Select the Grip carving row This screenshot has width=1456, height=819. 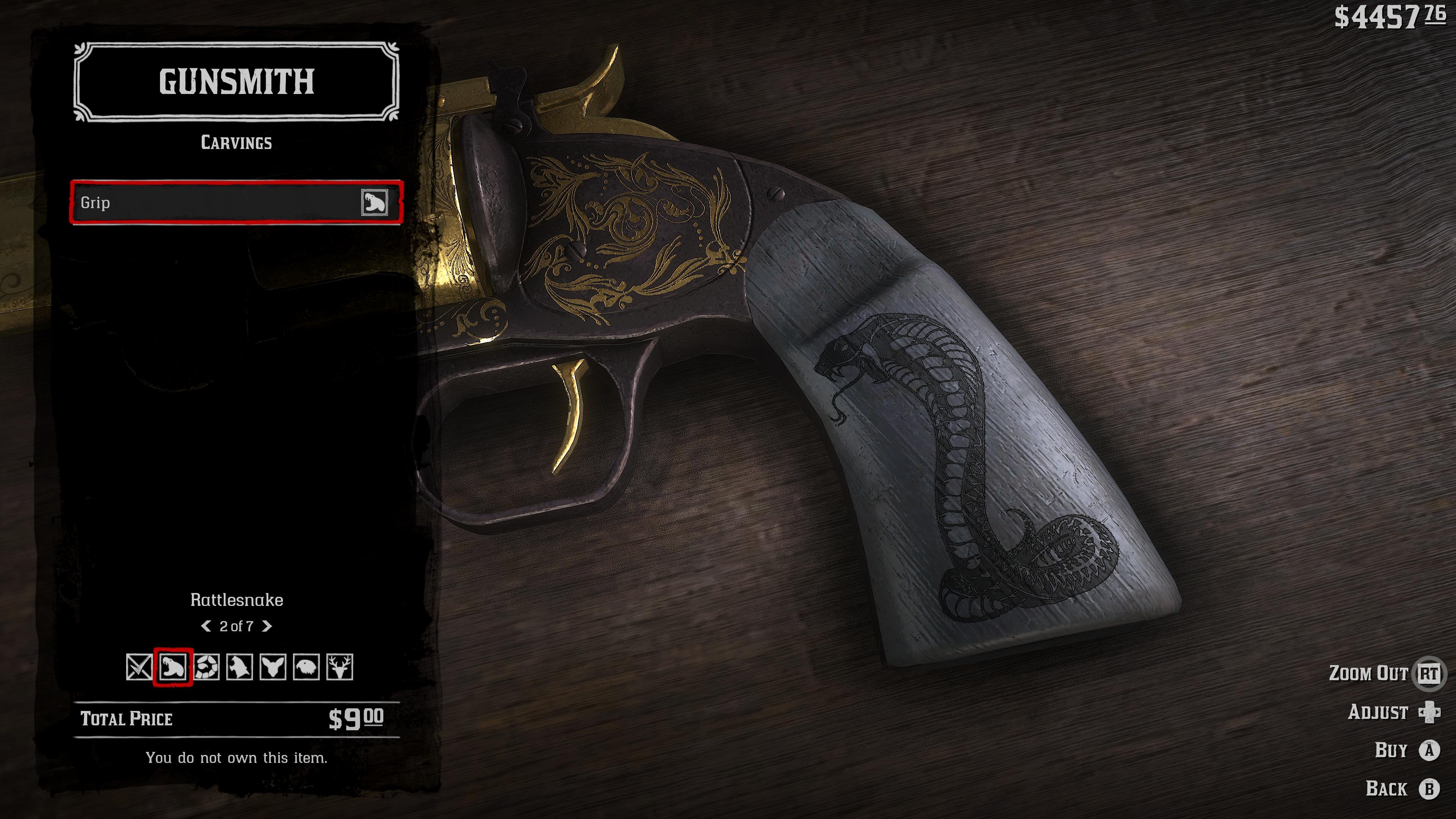click(x=236, y=202)
